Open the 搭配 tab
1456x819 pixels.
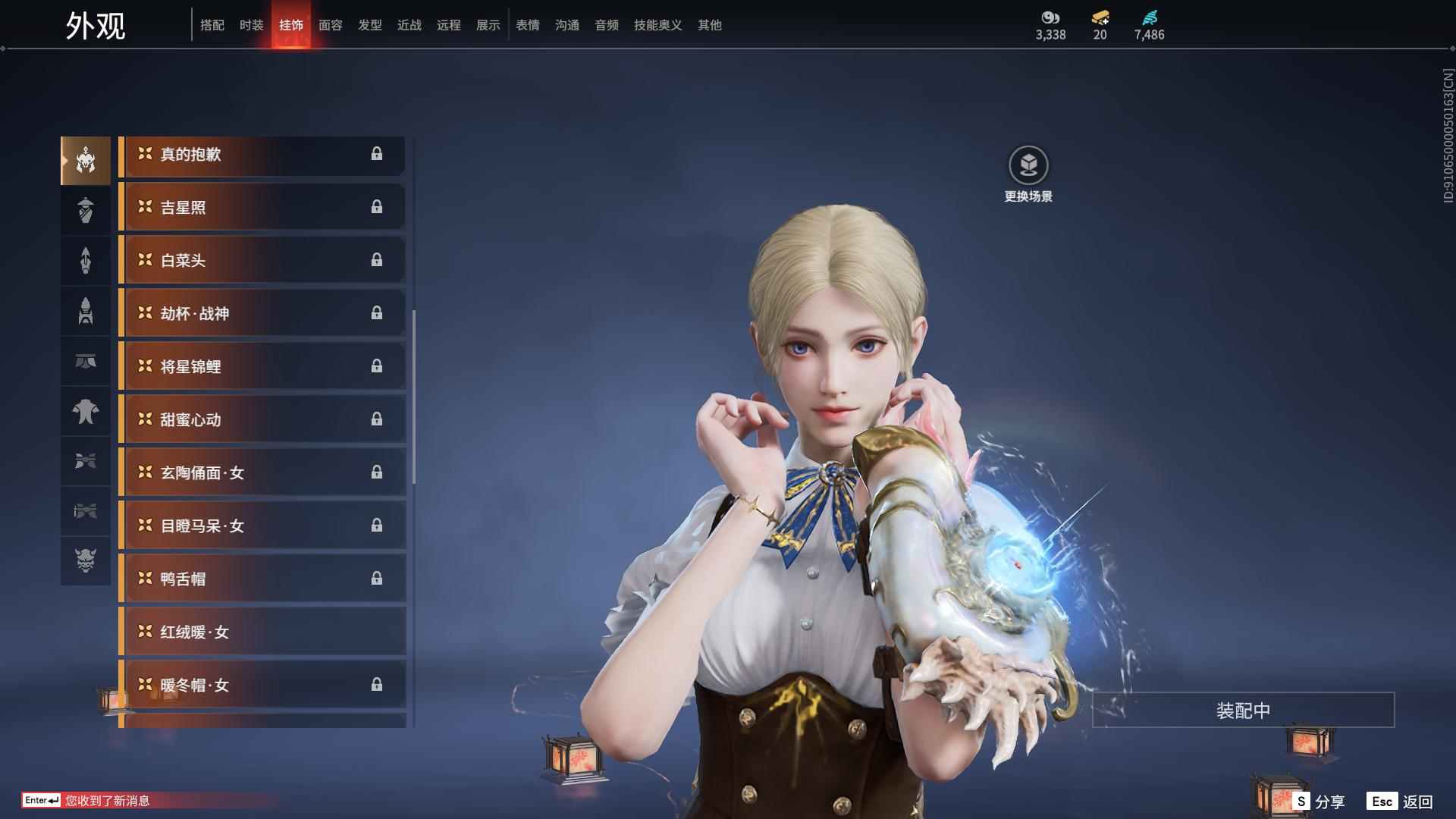click(212, 25)
